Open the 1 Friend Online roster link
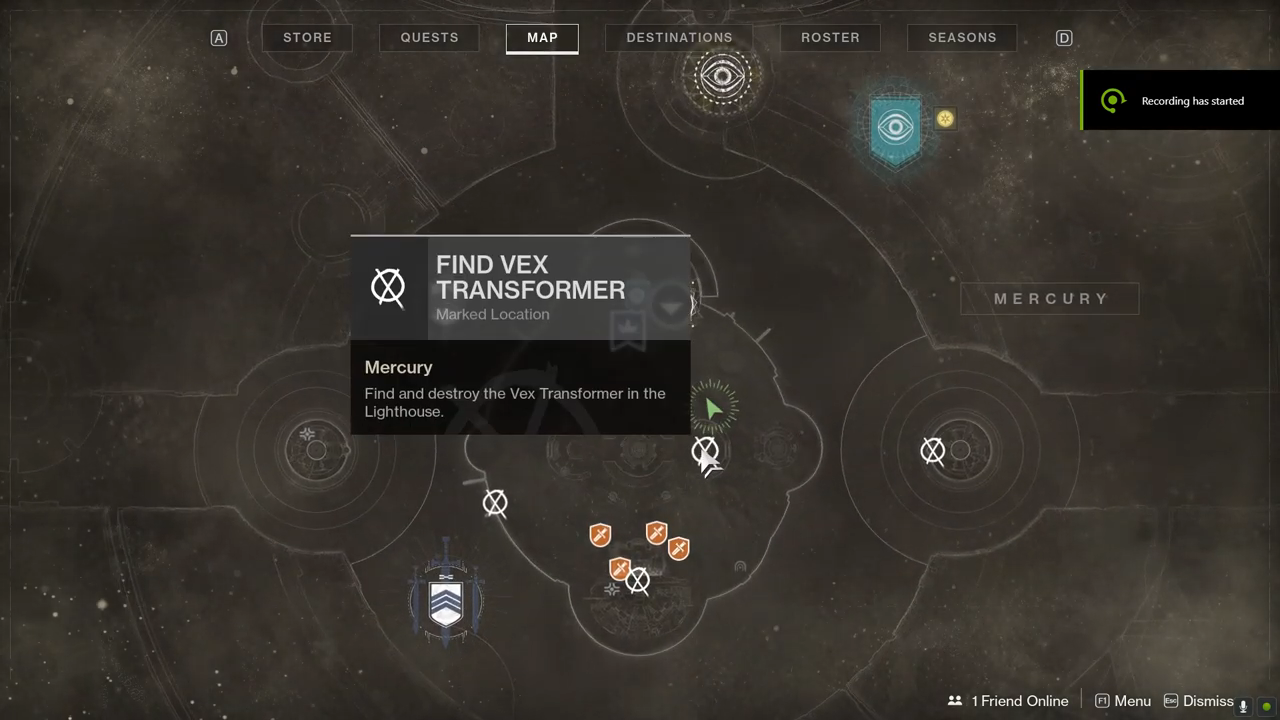1280x720 pixels. coord(1008,701)
